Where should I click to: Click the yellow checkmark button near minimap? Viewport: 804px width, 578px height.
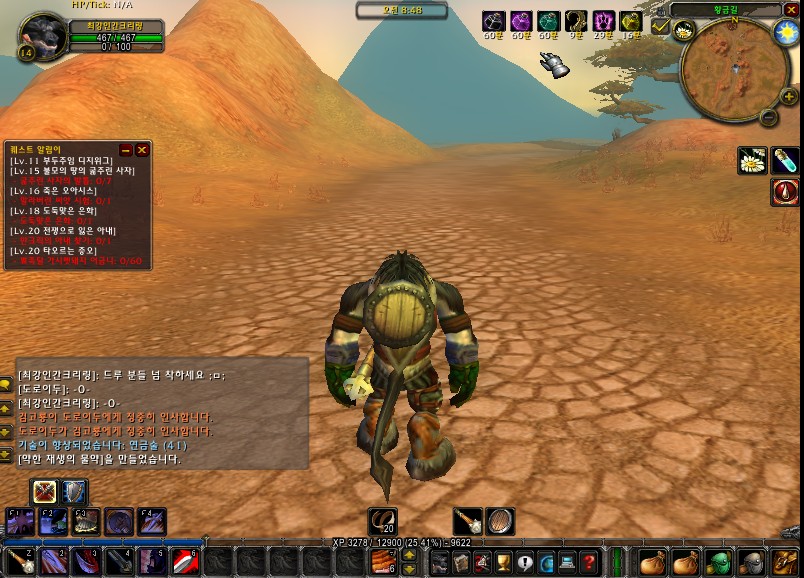tap(660, 26)
